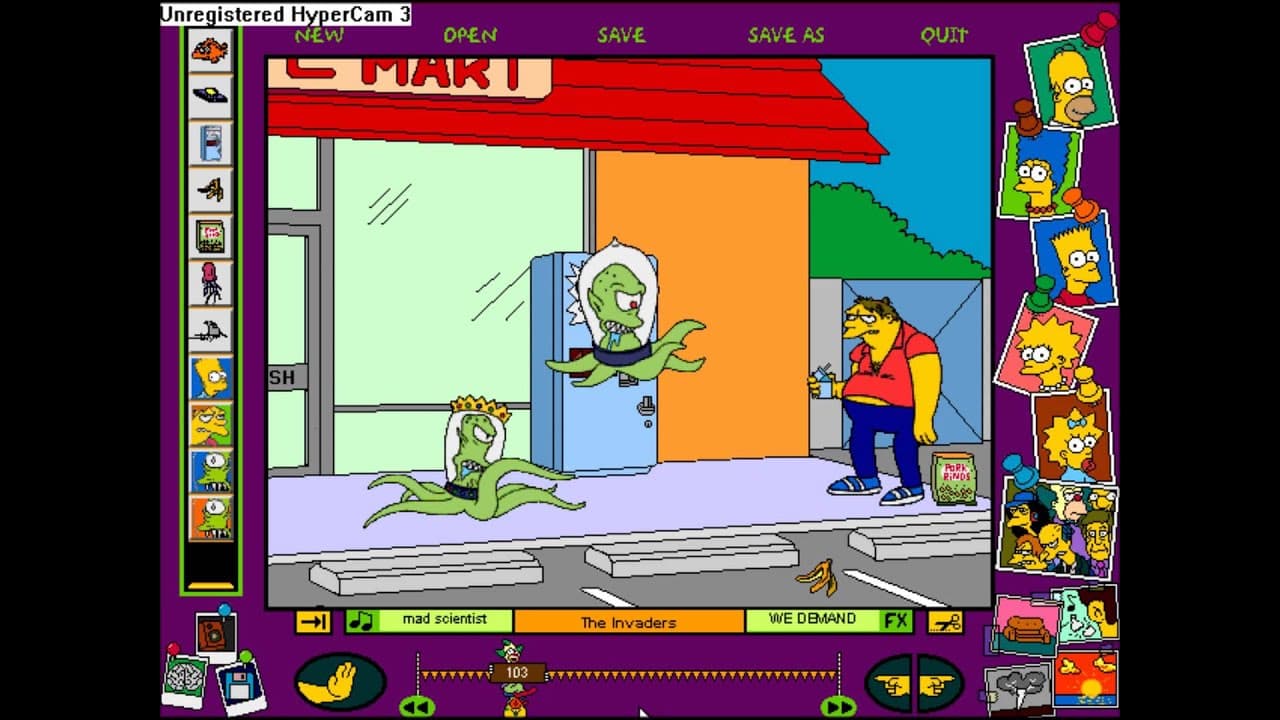Select the green Kang alien toolbar icon
This screenshot has width=1280, height=720.
point(210,470)
